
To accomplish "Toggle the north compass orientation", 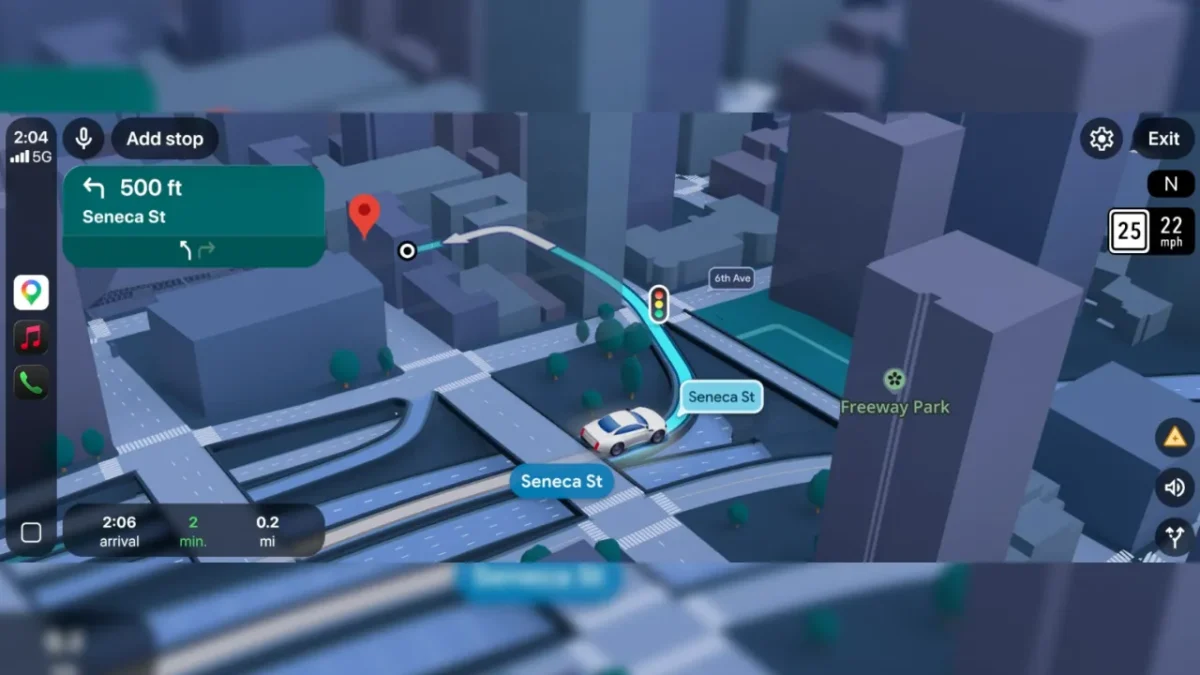I will pos(1170,185).
